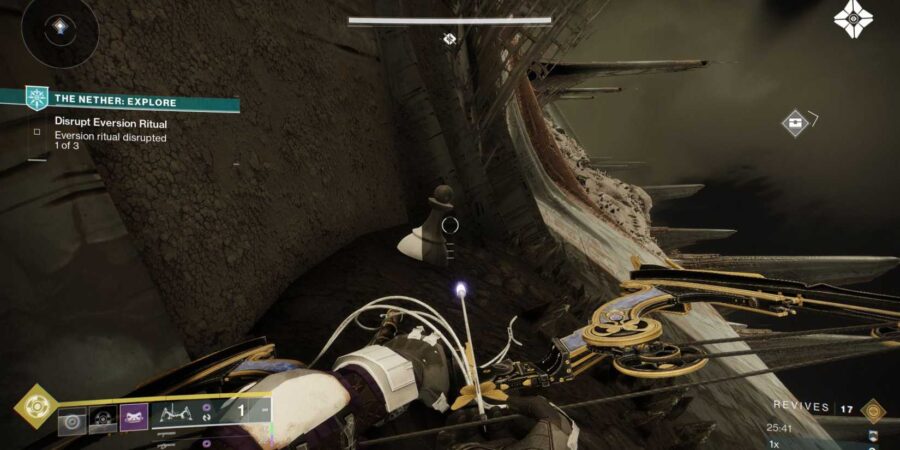Click the gold revive token icon
The image size is (900, 450).
click(x=872, y=409)
